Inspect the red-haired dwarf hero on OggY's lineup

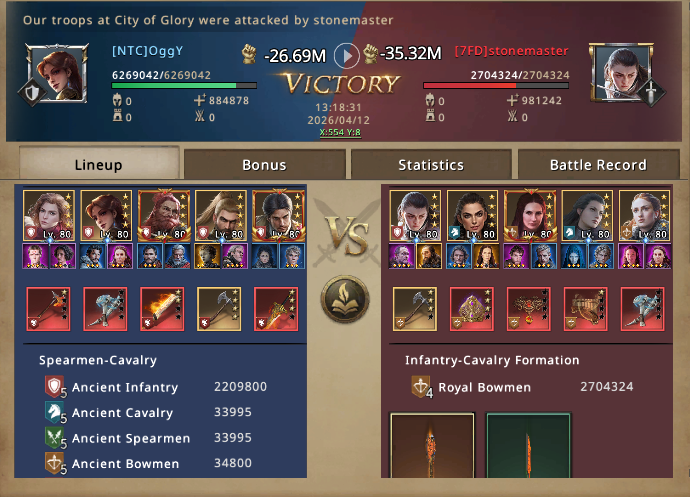pyautogui.click(x=162, y=216)
